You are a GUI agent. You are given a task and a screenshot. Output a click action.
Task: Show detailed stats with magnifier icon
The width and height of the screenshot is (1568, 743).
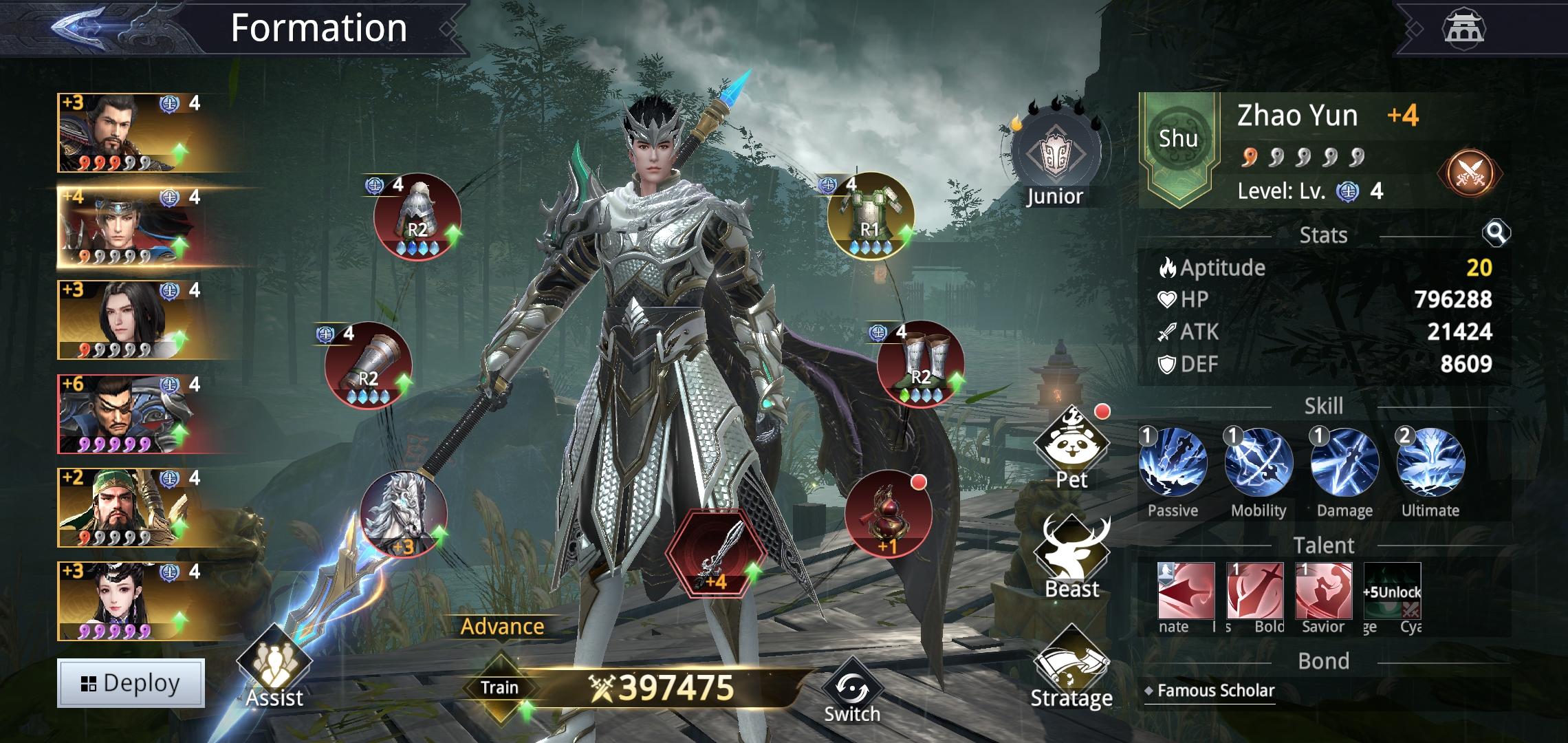pyautogui.click(x=1496, y=234)
